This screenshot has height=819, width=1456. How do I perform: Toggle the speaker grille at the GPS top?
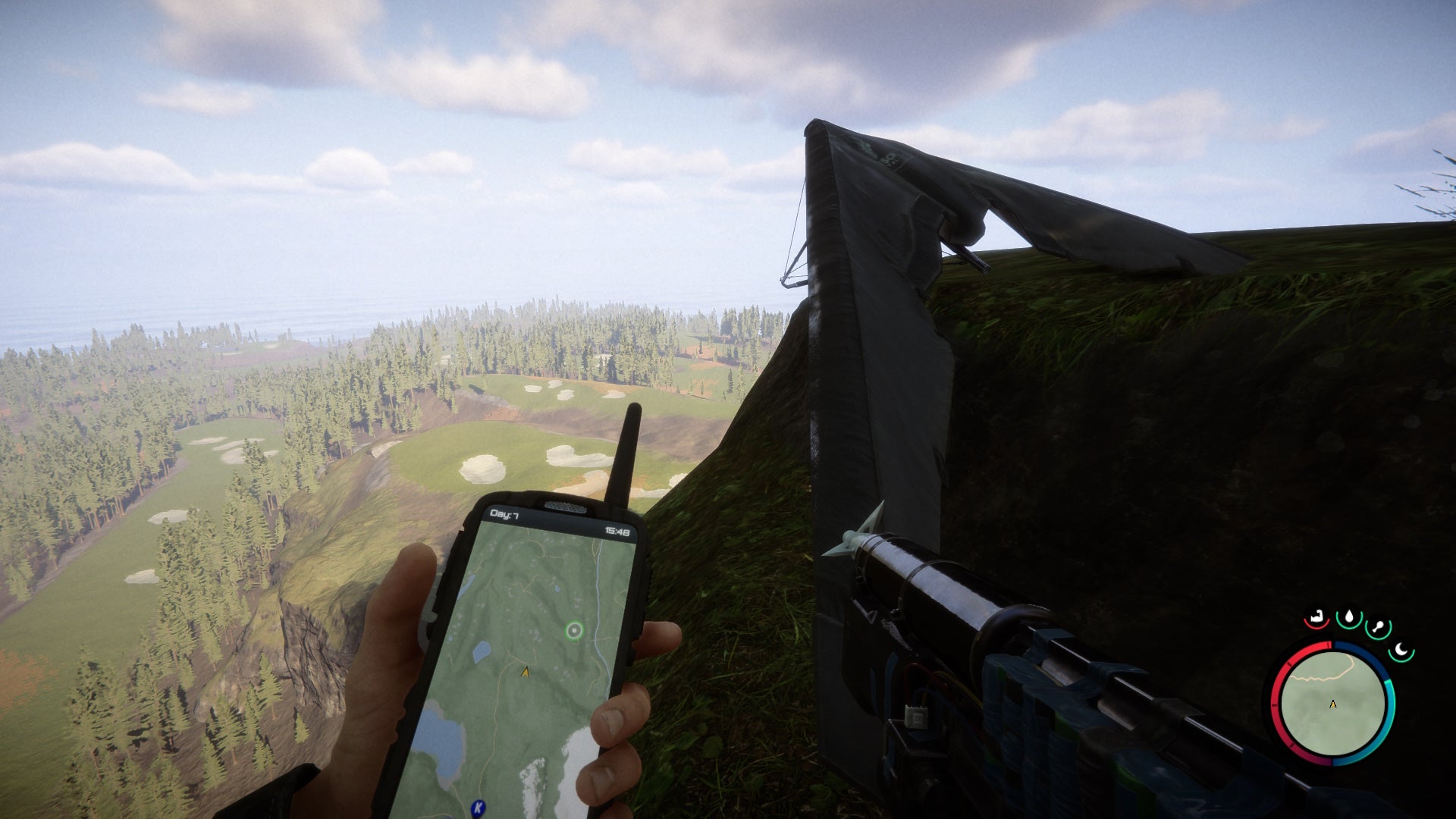point(564,505)
